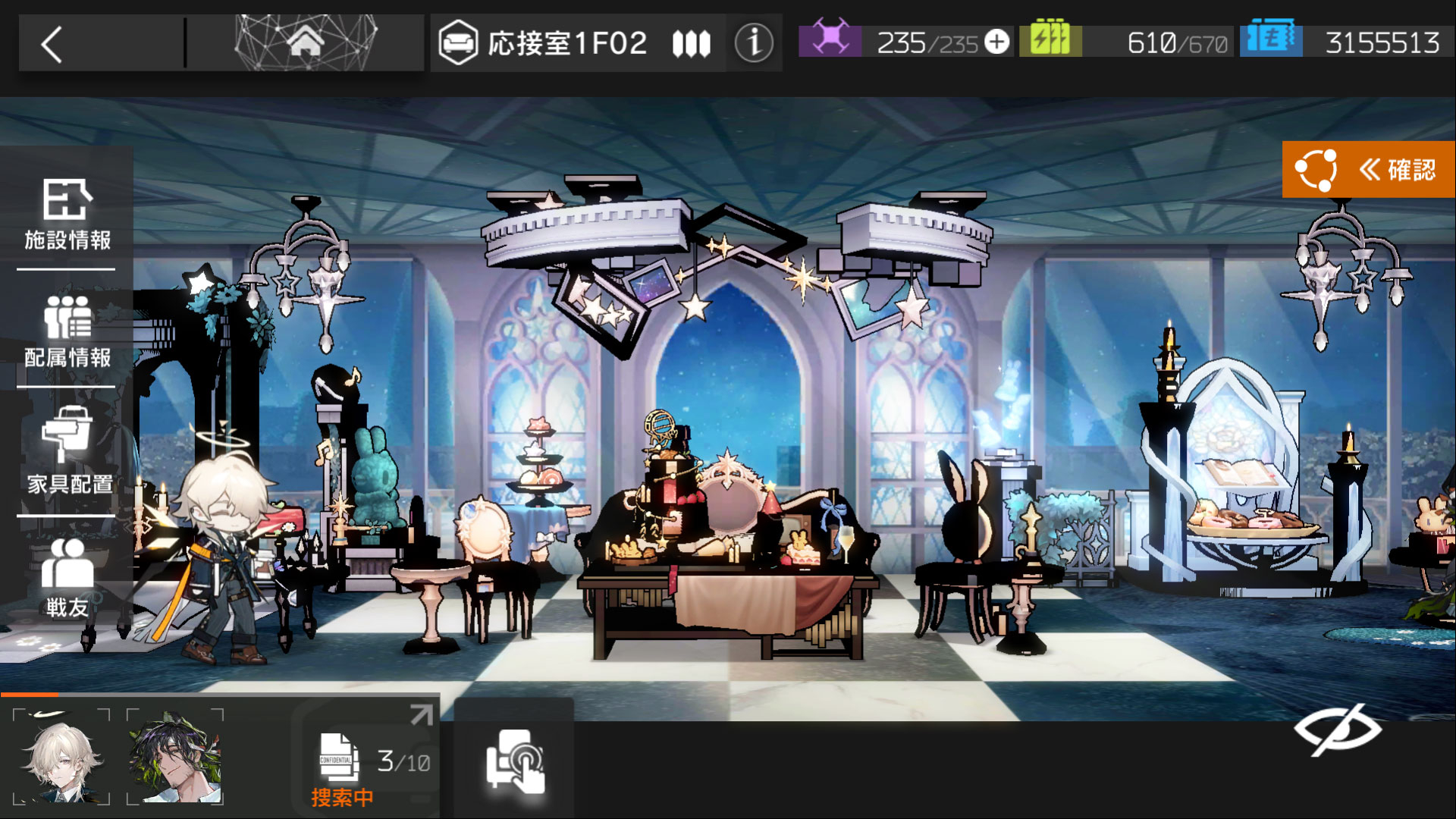Click the orange 確認 button
Image resolution: width=1456 pixels, height=819 pixels.
click(1368, 169)
